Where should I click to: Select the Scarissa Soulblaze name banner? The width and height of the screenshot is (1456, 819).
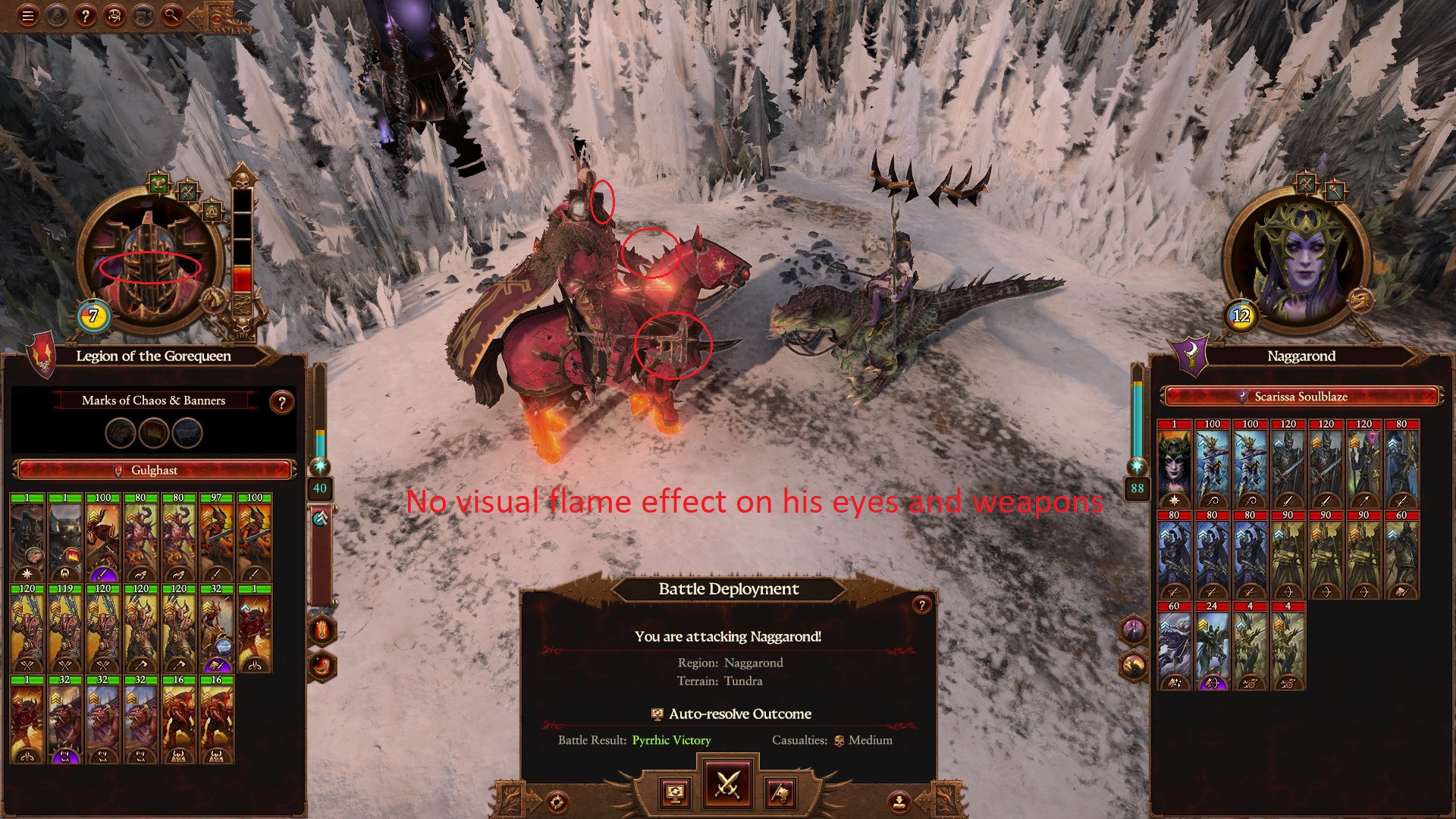point(1297,397)
